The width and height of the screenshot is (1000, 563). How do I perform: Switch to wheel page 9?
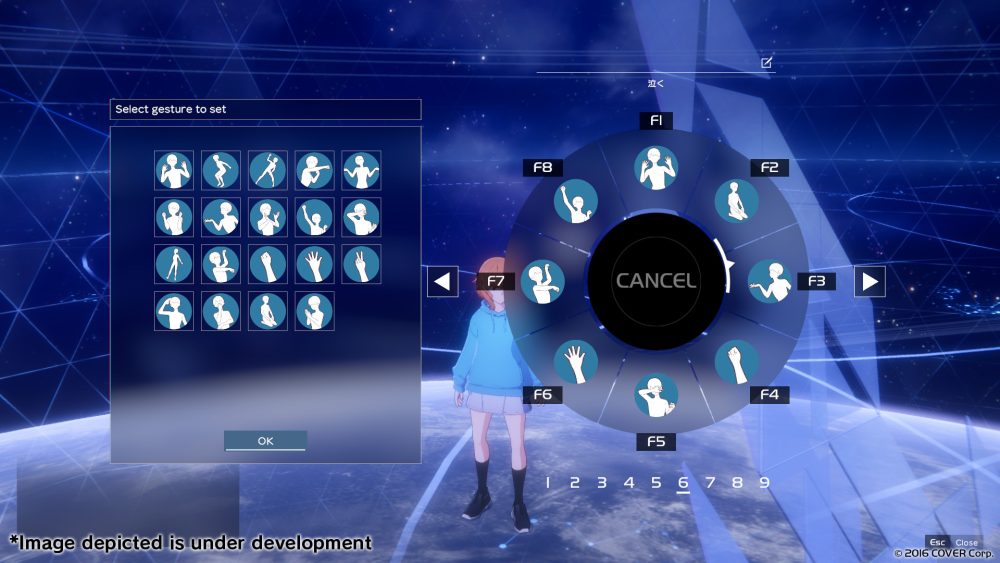point(764,483)
